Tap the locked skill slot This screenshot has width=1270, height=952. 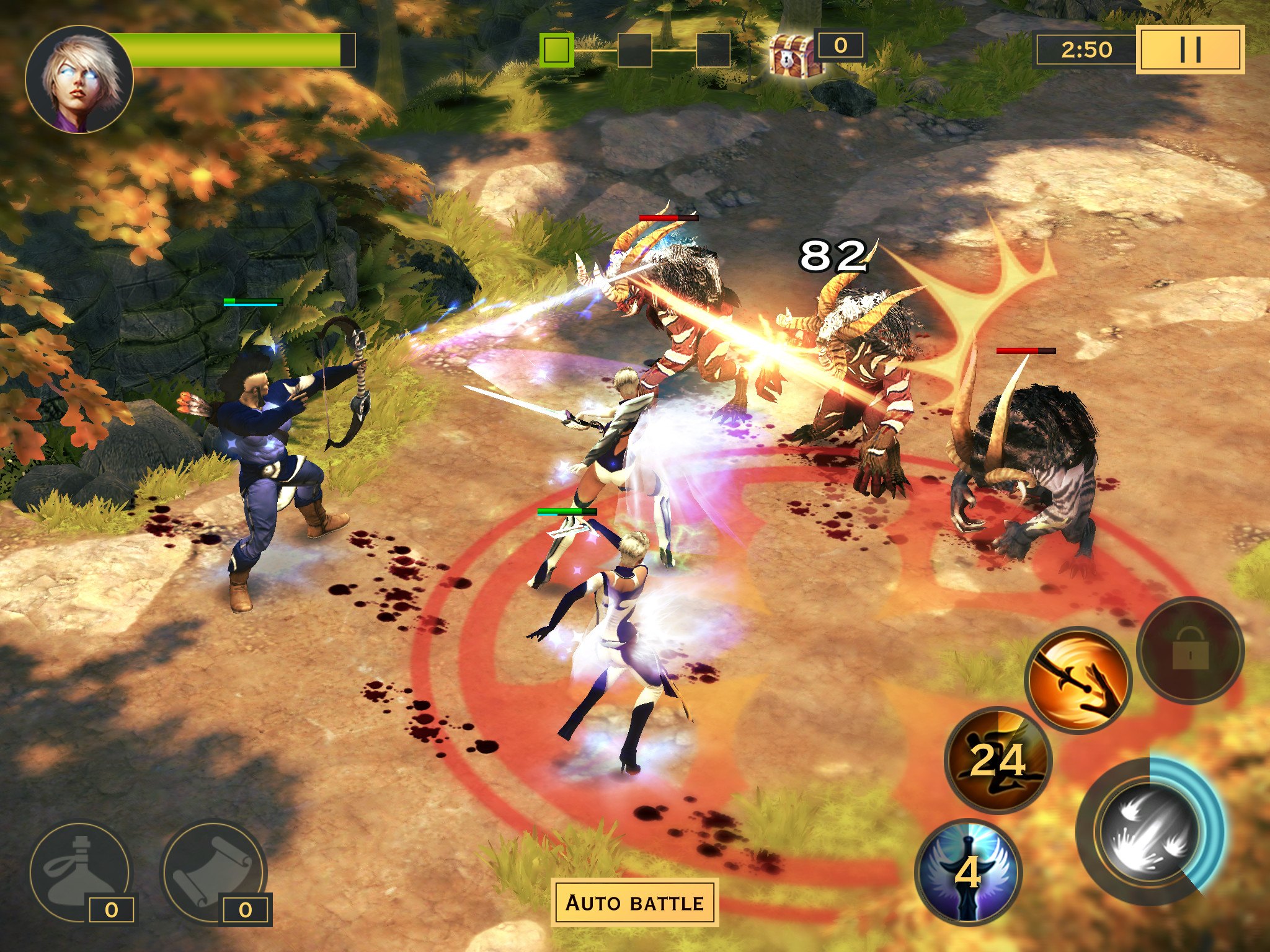1190,650
